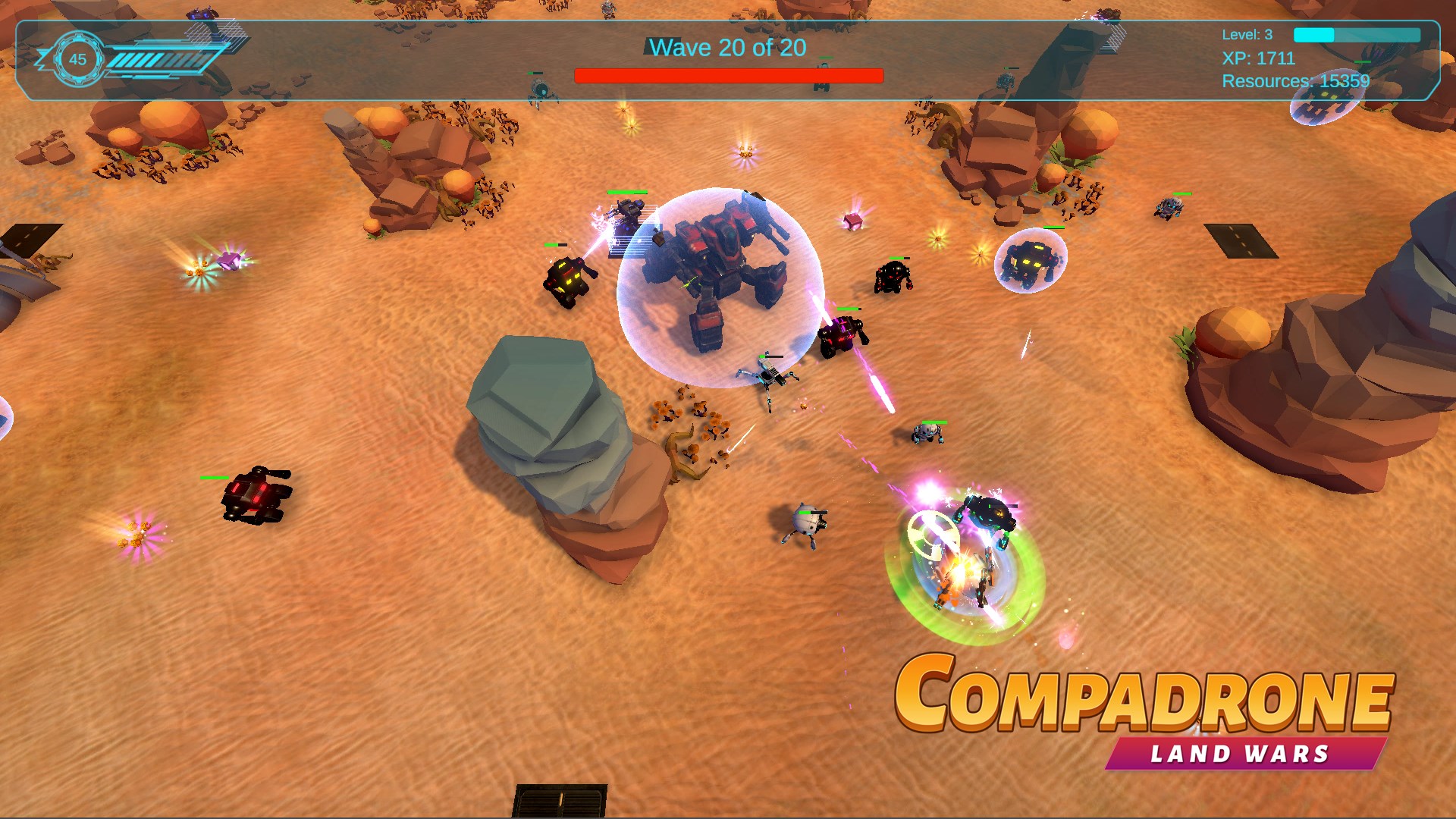Viewport: 1456px width, 819px height.
Task: Click the Resources: 15359 counter
Action: 1294,79
